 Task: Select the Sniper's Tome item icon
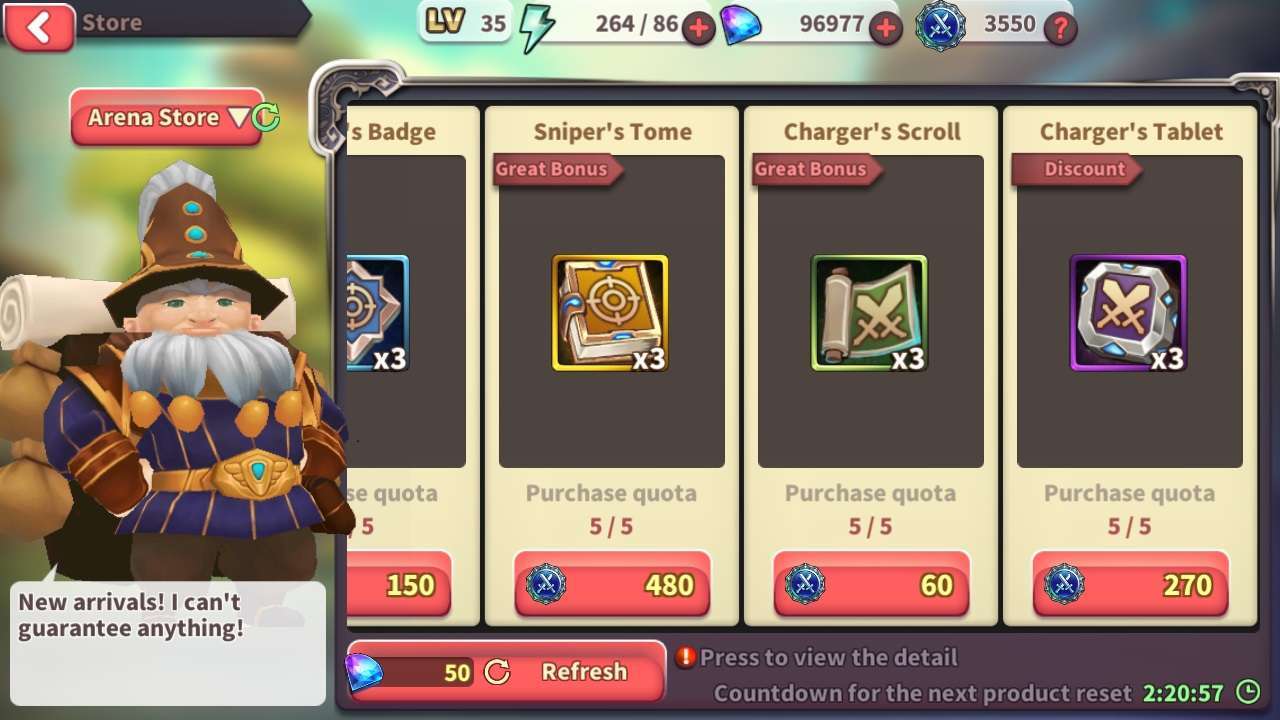coord(610,313)
